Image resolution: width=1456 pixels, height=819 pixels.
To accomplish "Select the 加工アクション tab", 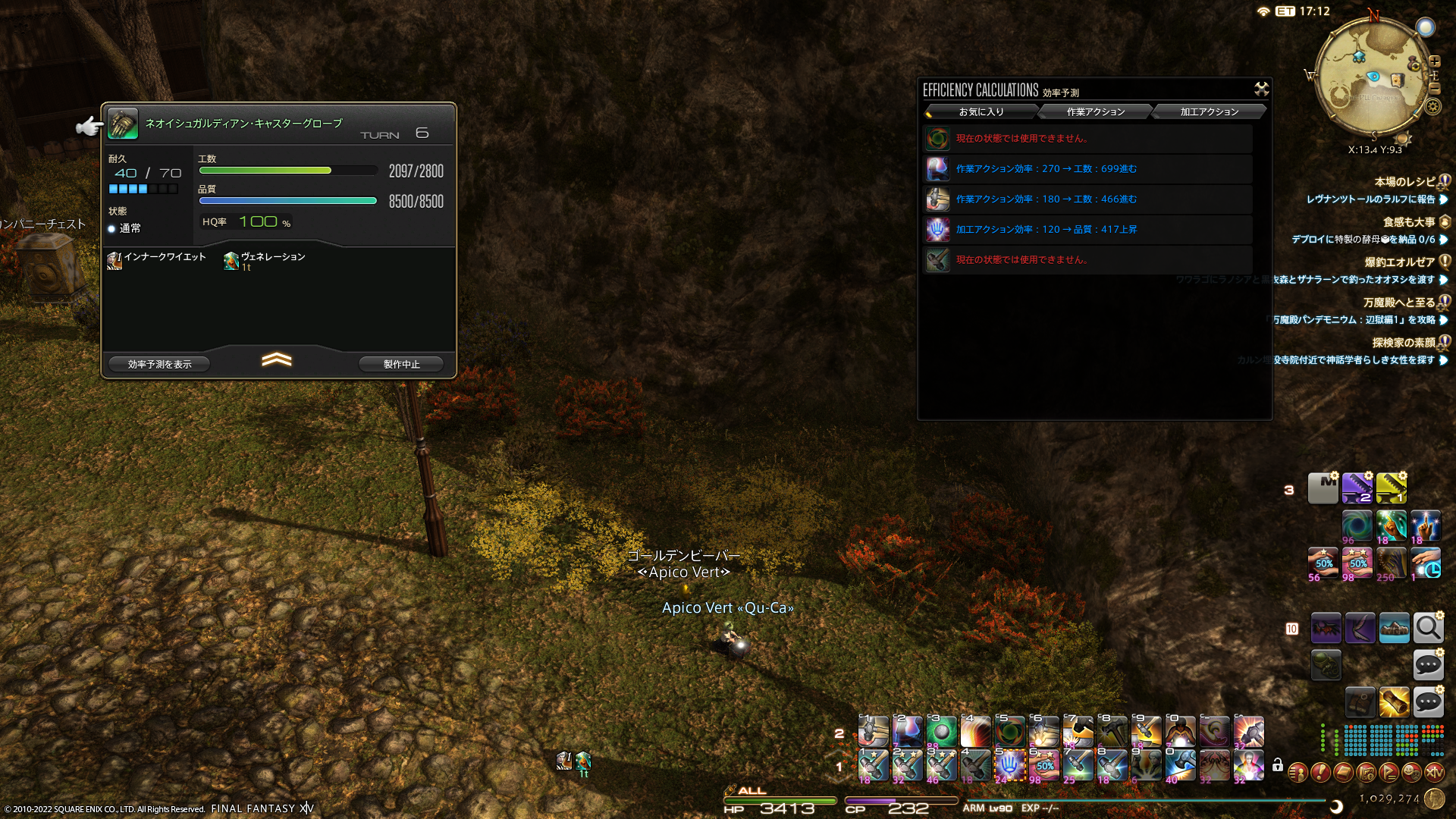I will (1209, 112).
